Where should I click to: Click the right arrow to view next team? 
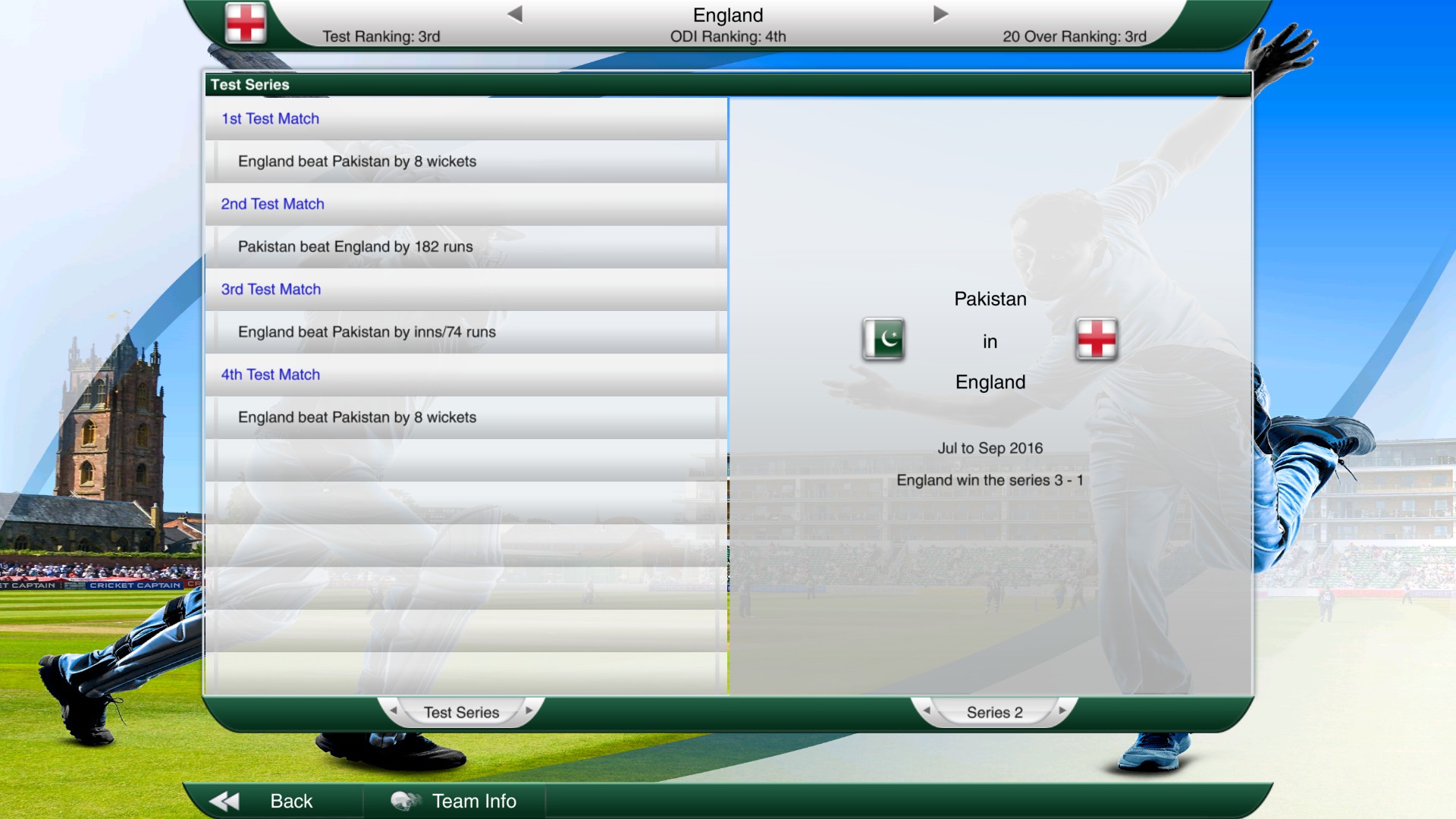click(940, 12)
